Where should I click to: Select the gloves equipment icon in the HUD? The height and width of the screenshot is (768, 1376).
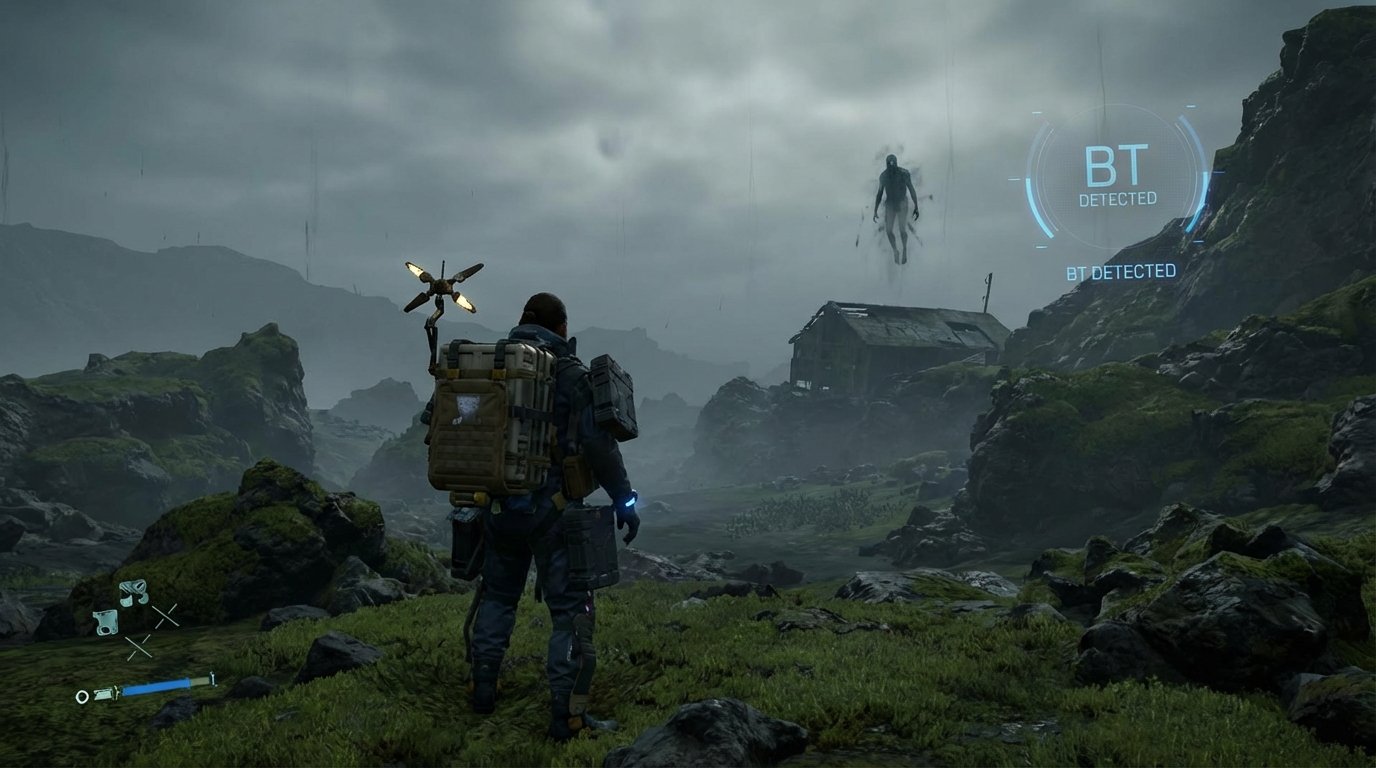(107, 623)
